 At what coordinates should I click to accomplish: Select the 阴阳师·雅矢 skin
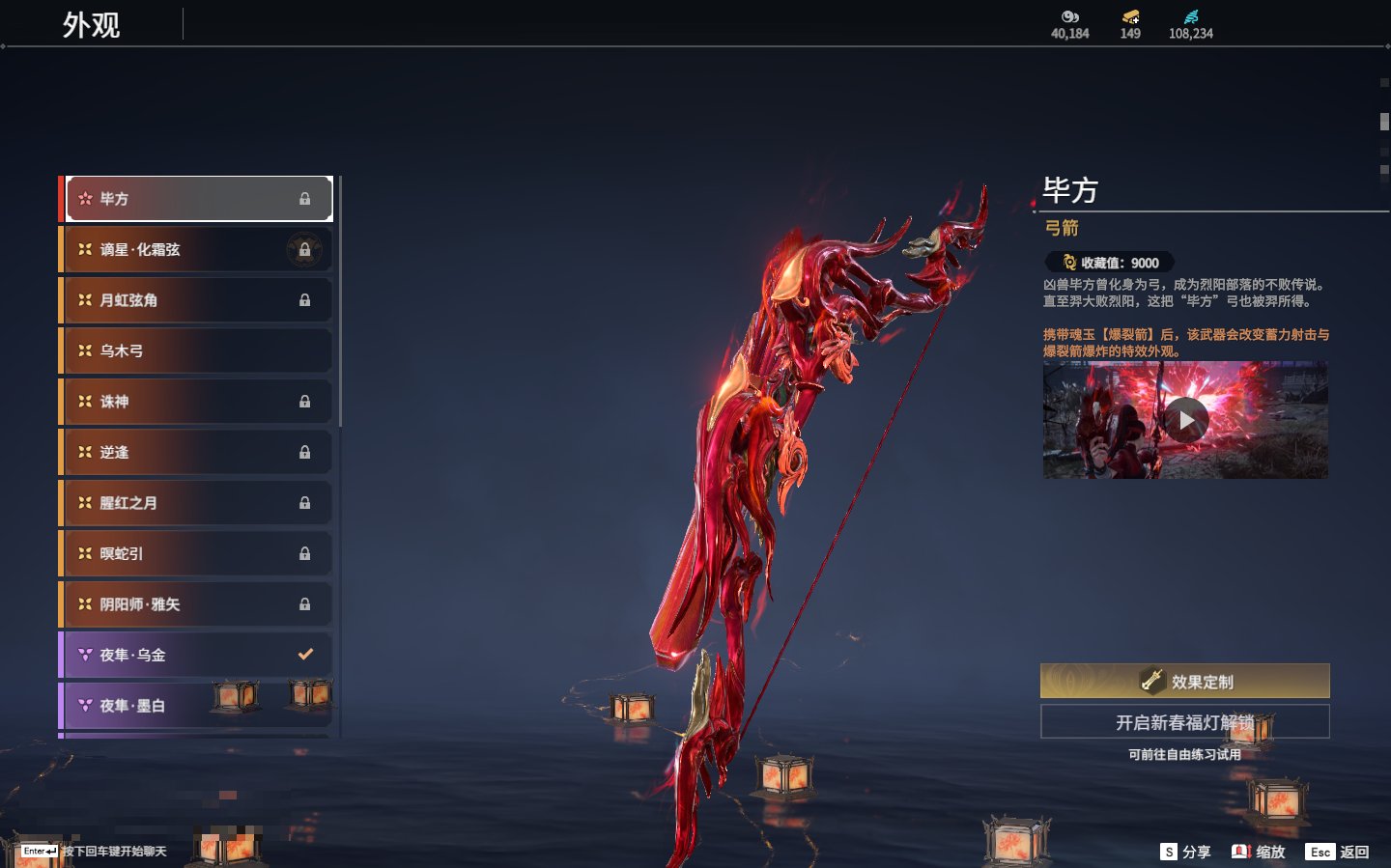coord(198,604)
